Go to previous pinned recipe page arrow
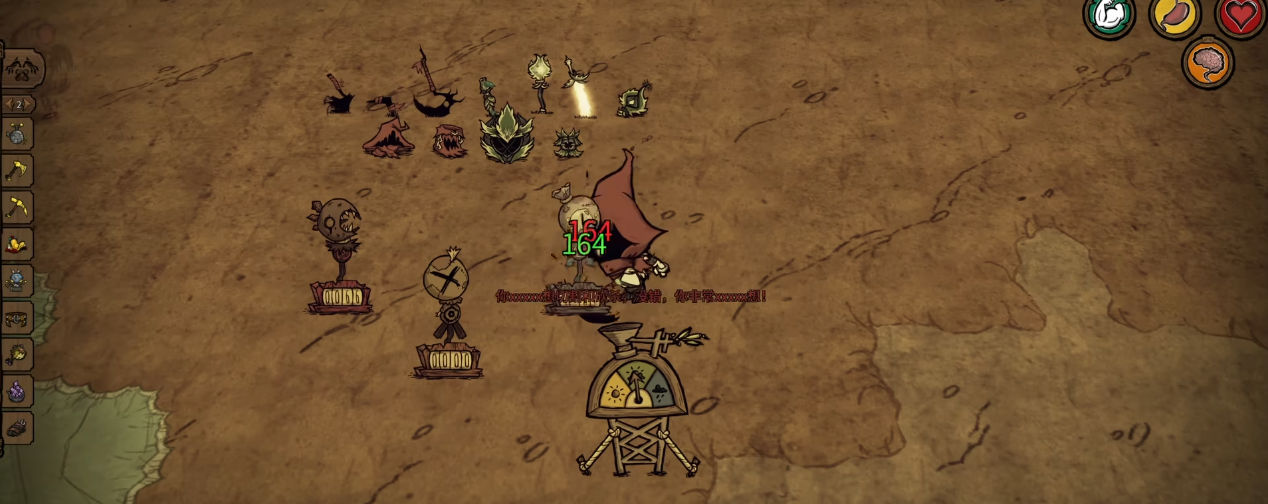This screenshot has width=1268, height=504. [x=8, y=104]
